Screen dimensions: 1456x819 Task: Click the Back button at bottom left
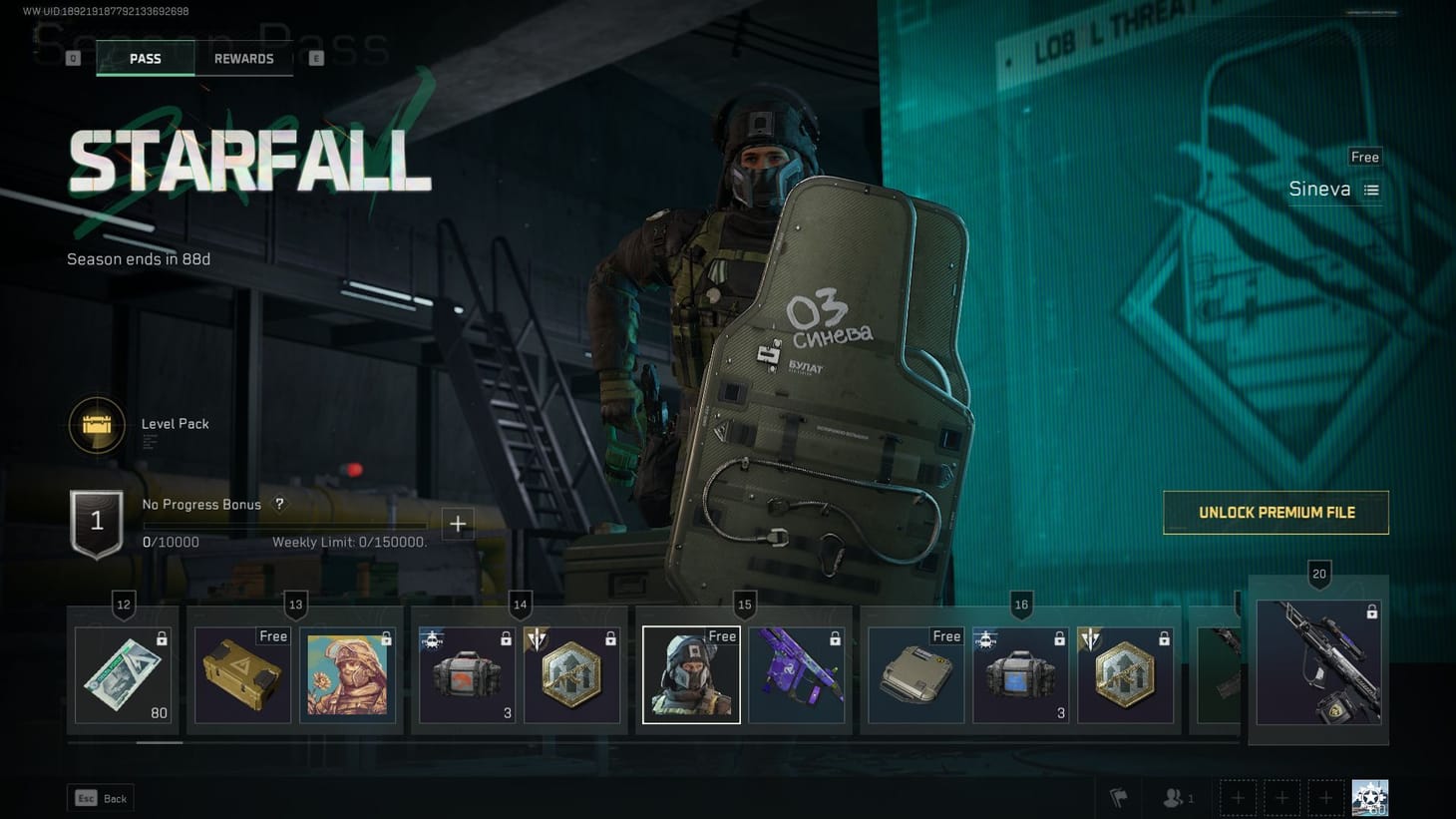[100, 798]
